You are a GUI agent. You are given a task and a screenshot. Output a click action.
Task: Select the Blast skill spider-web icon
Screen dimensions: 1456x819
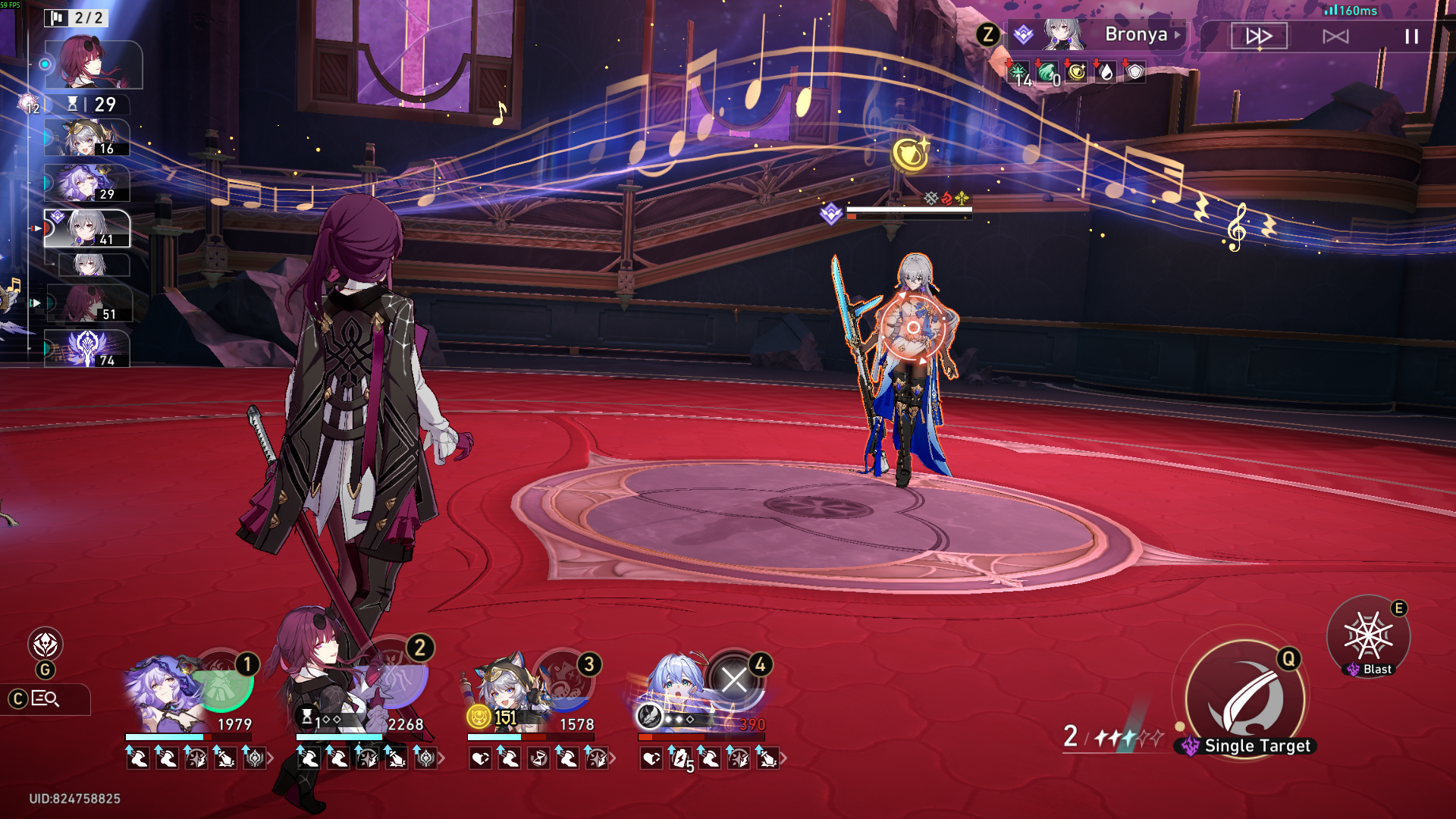[1368, 635]
